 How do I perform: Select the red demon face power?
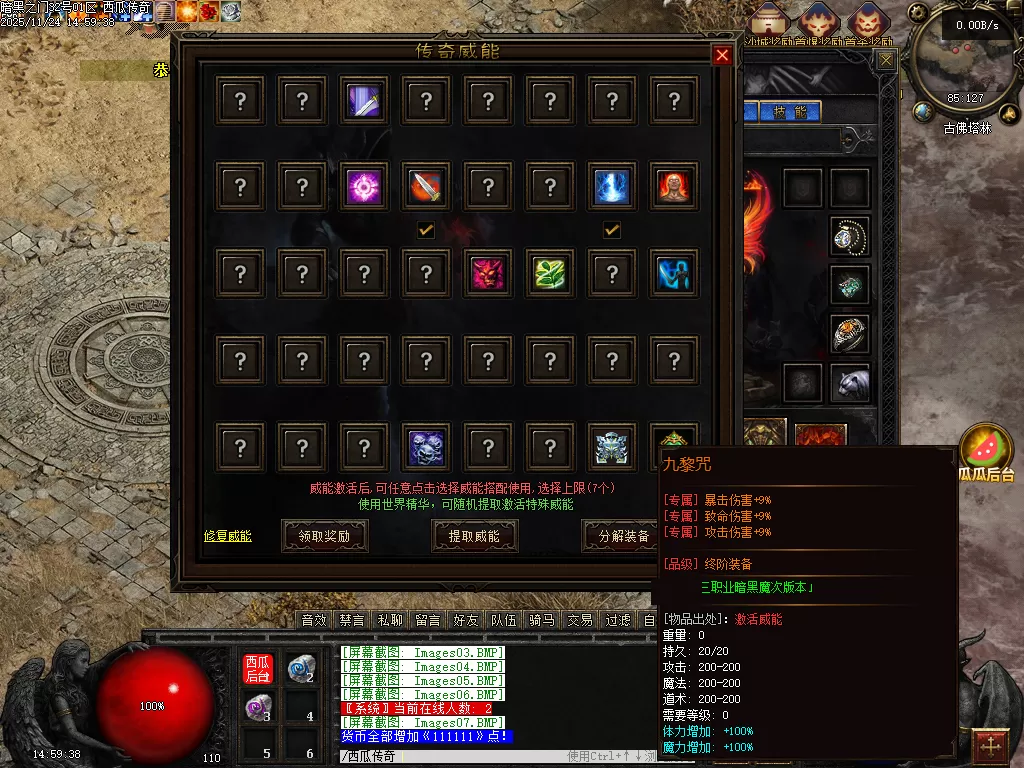pos(488,273)
